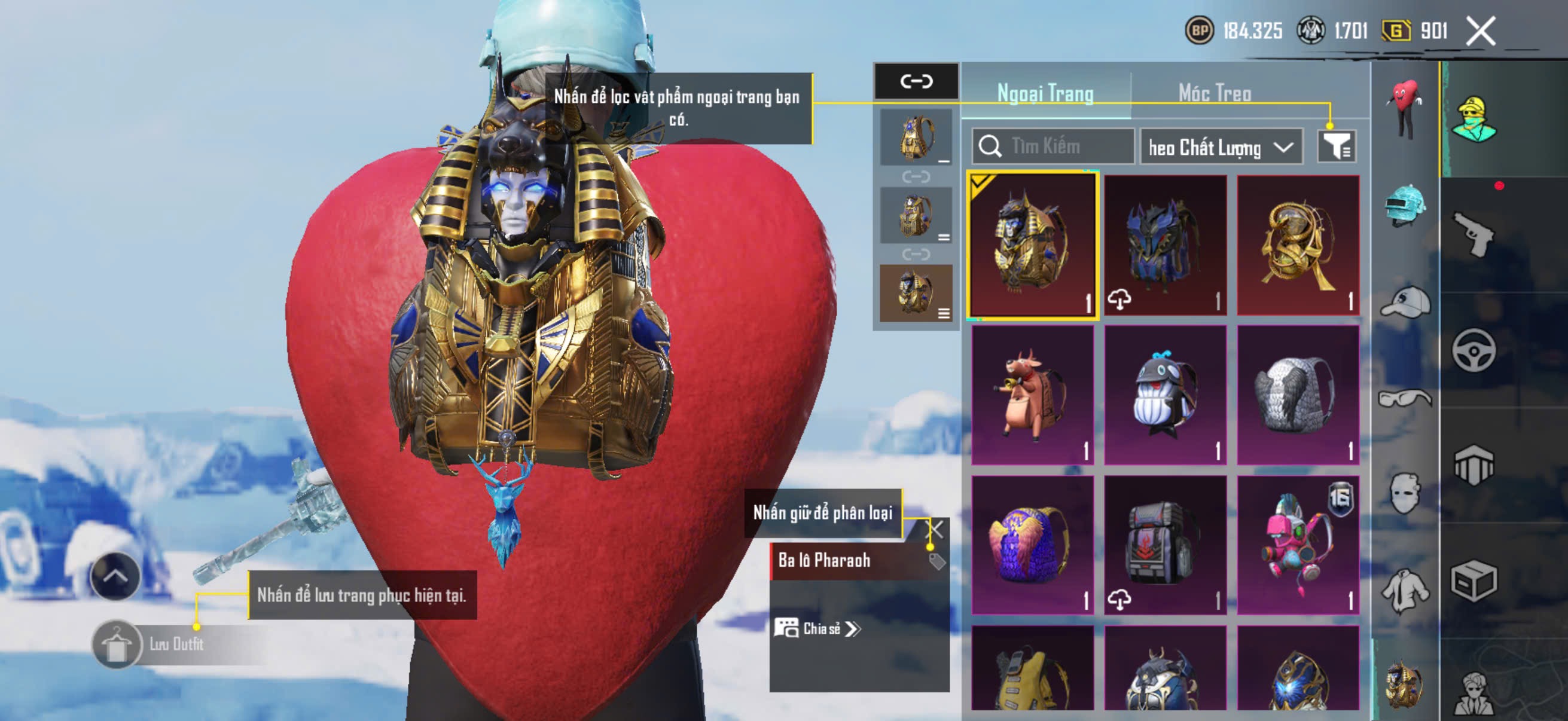Close the inventory screen with the X
Viewport: 1568px width, 721px height.
(x=1480, y=30)
